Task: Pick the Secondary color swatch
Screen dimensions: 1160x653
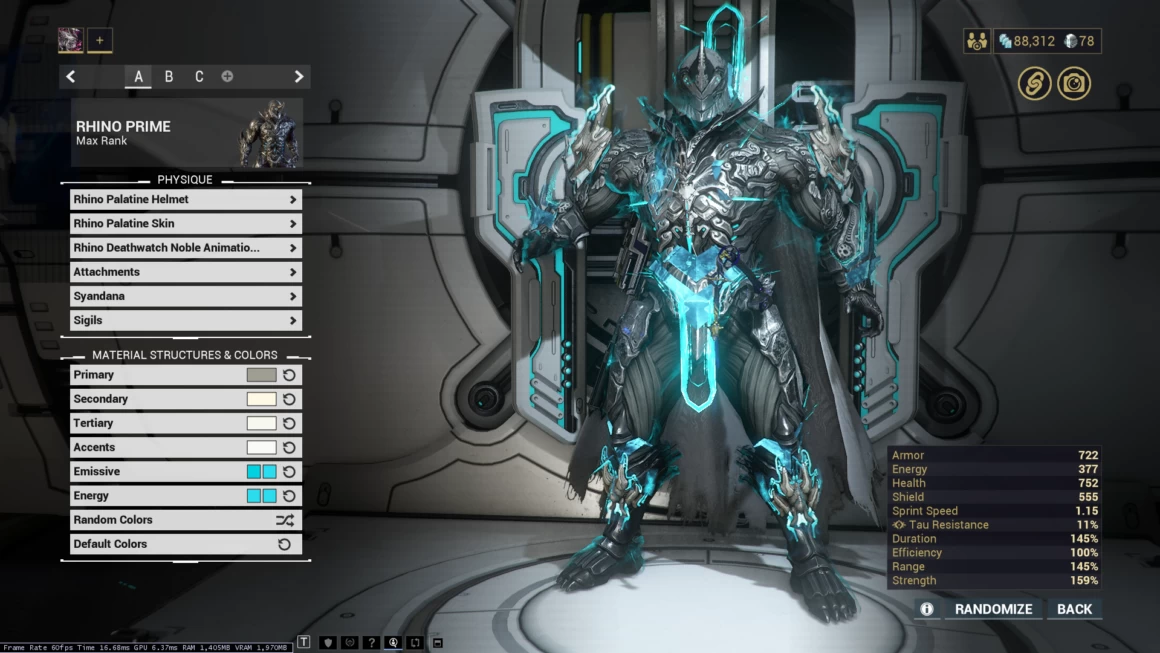Action: [261, 399]
